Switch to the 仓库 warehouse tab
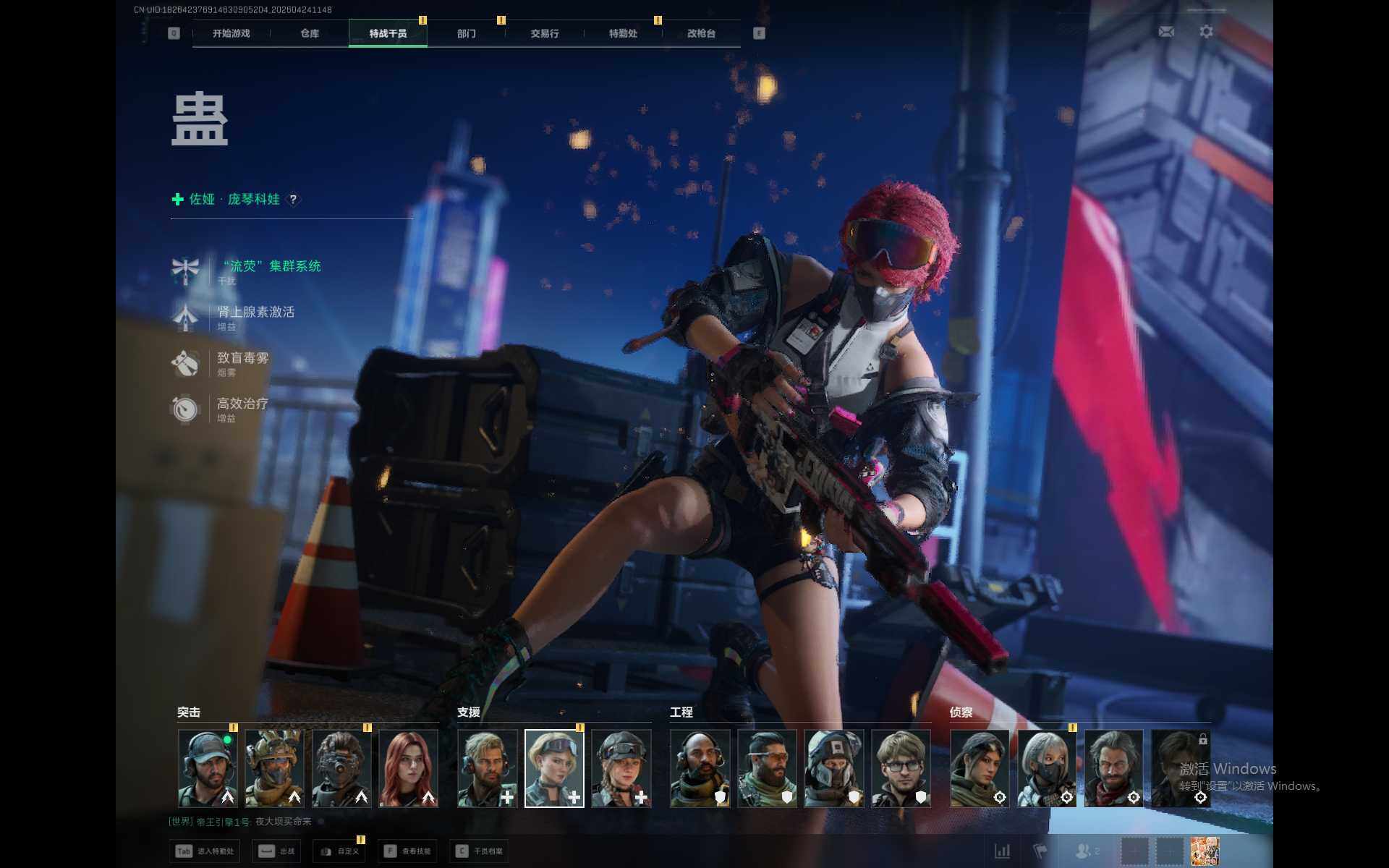The image size is (1389, 868). pos(310,33)
